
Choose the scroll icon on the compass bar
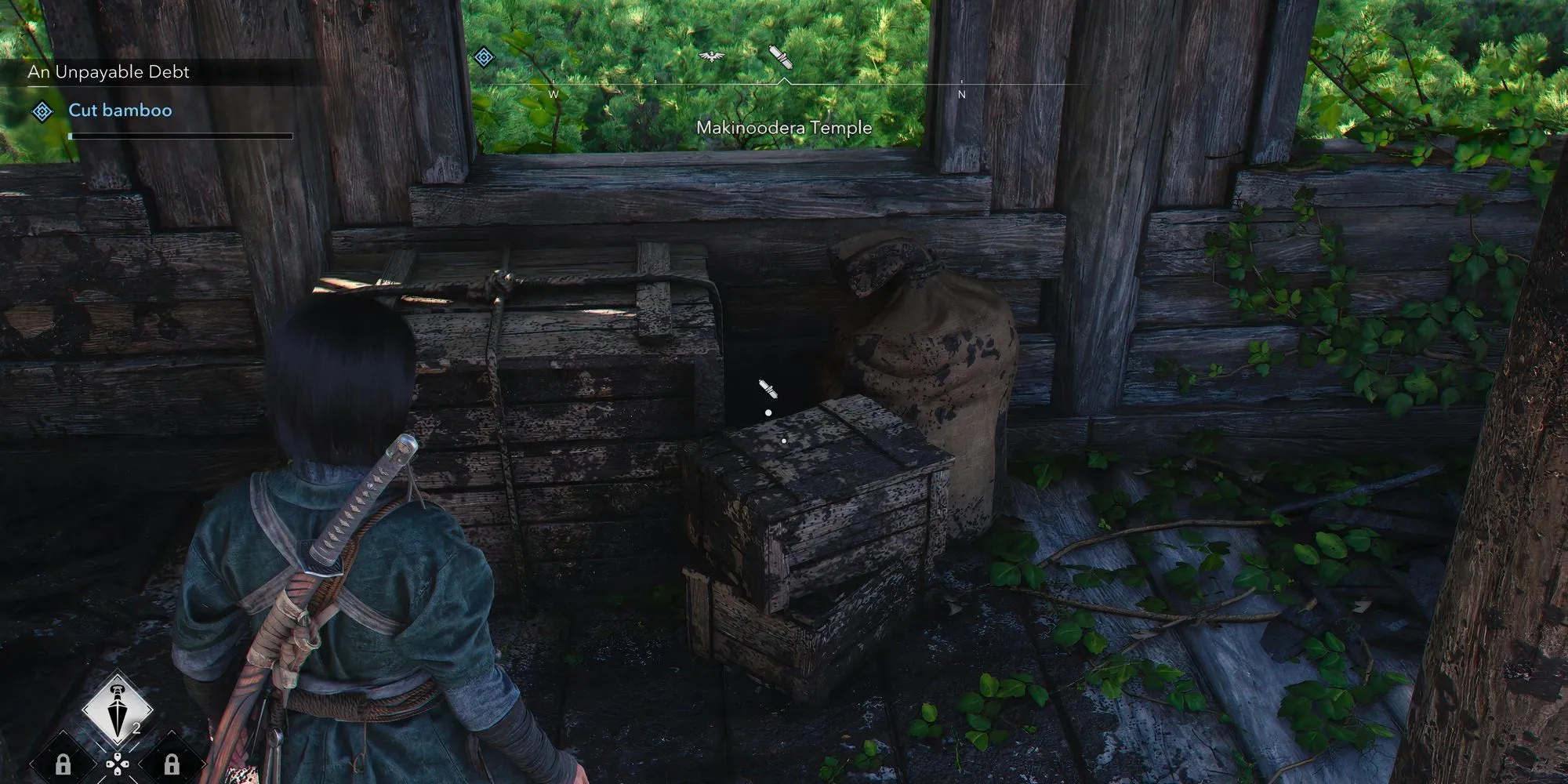[x=782, y=56]
